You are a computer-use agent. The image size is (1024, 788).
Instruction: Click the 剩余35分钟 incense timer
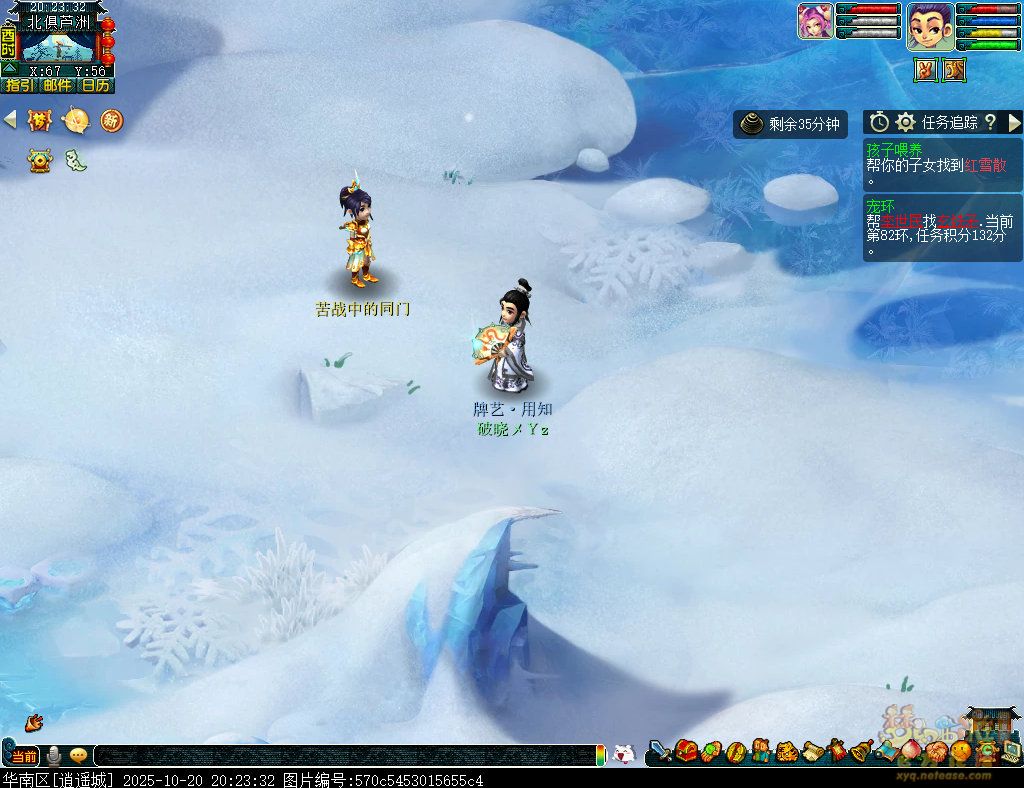coord(791,124)
